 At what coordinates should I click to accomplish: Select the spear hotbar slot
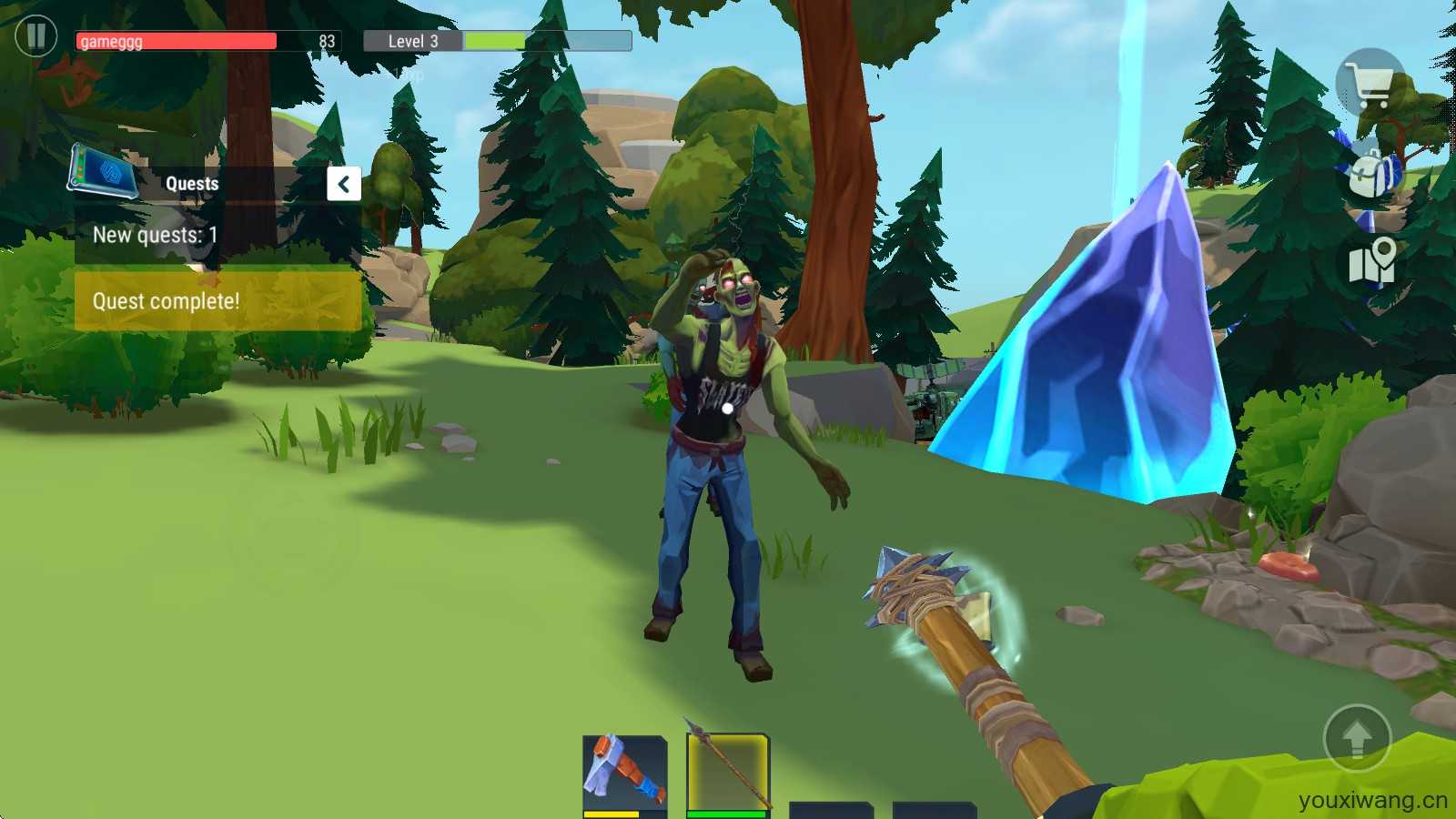[728, 772]
